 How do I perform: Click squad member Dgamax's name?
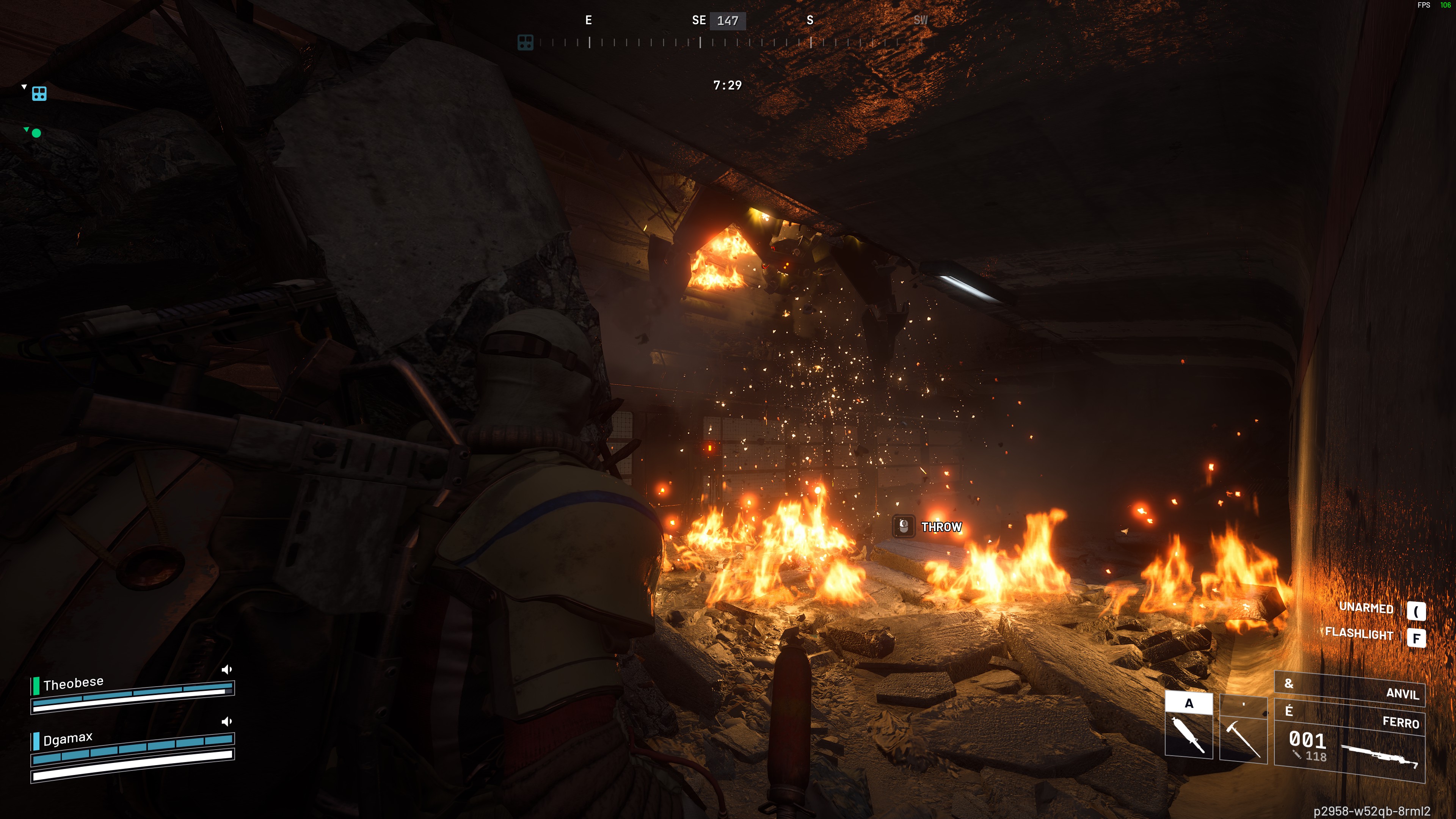tap(68, 738)
